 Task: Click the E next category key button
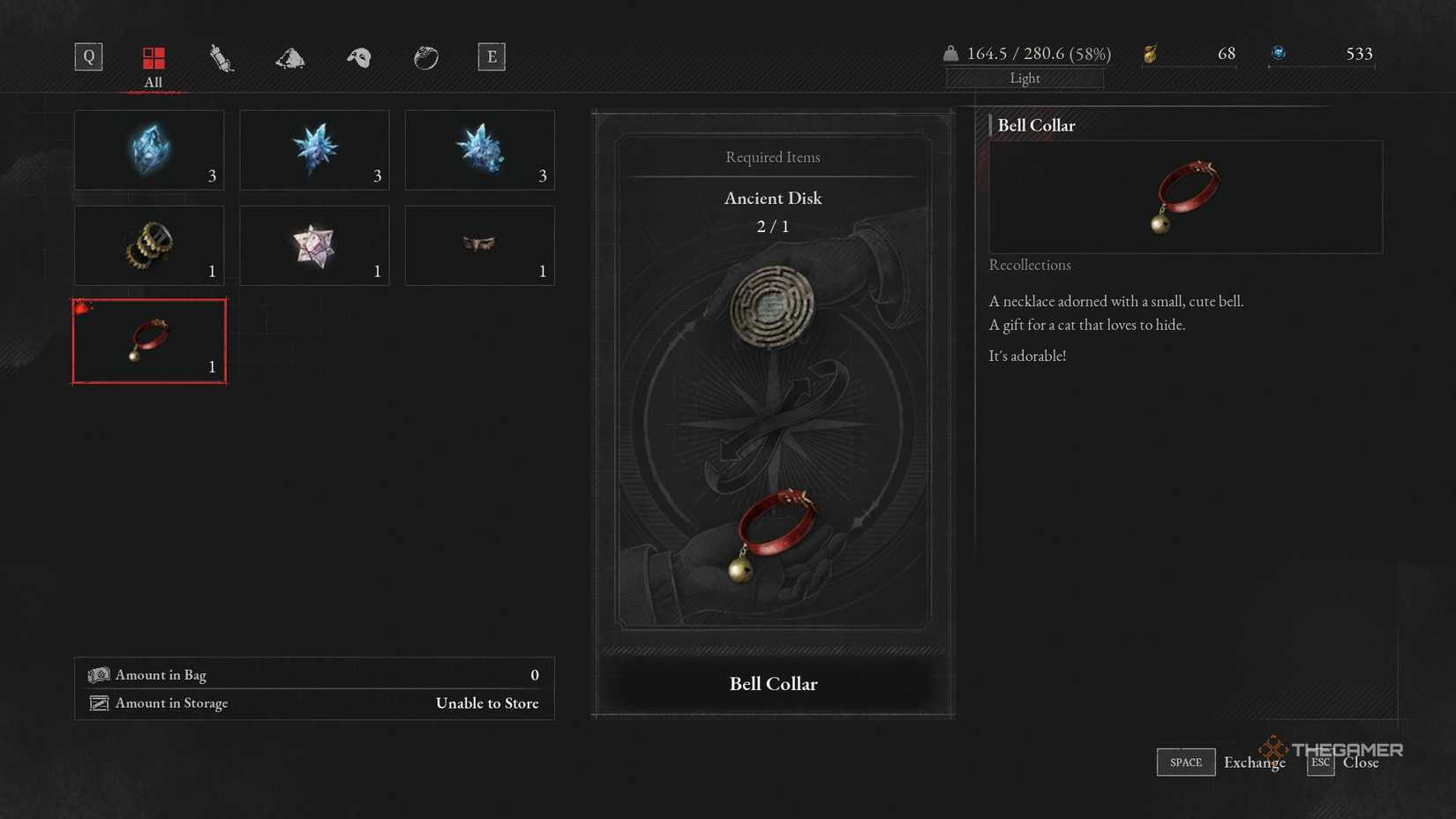[x=492, y=56]
